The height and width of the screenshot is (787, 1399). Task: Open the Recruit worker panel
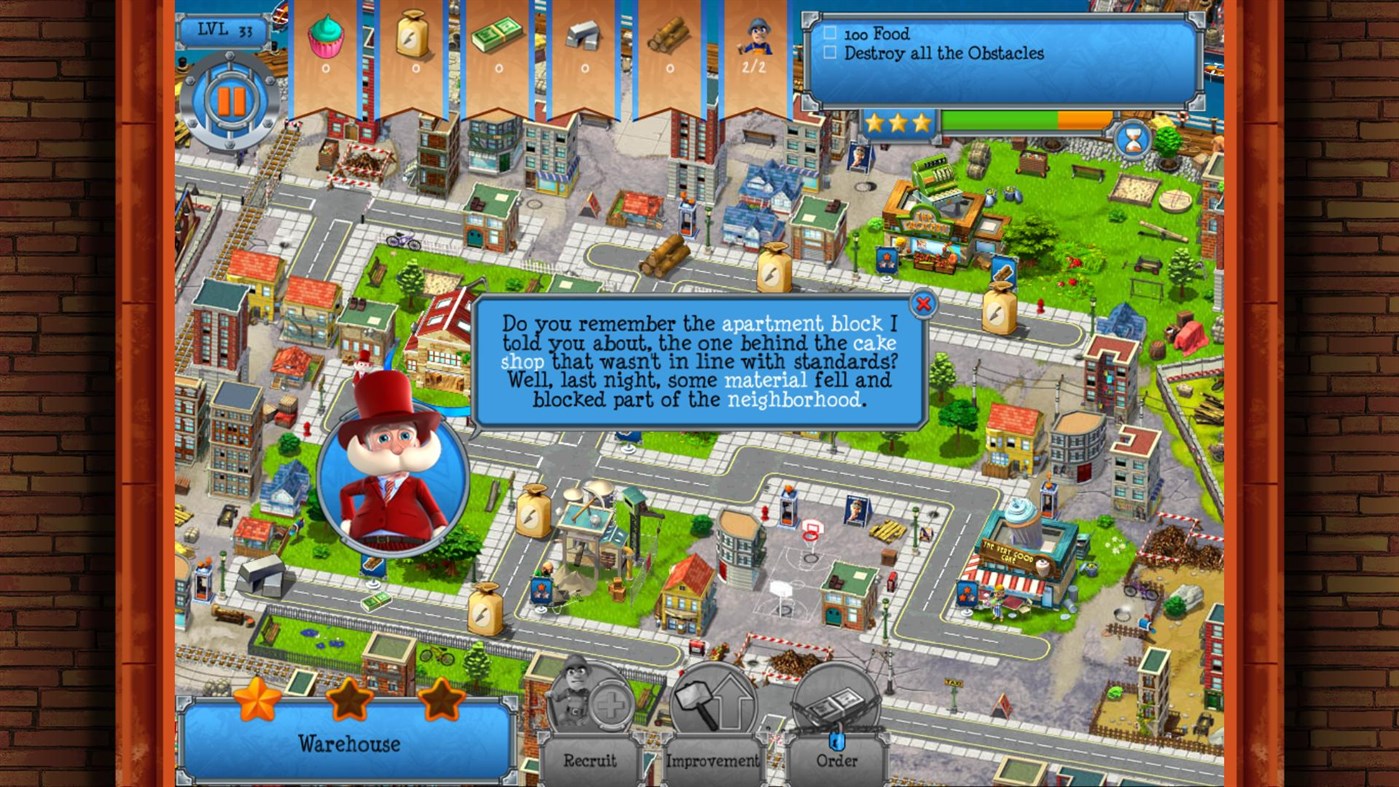pos(589,719)
